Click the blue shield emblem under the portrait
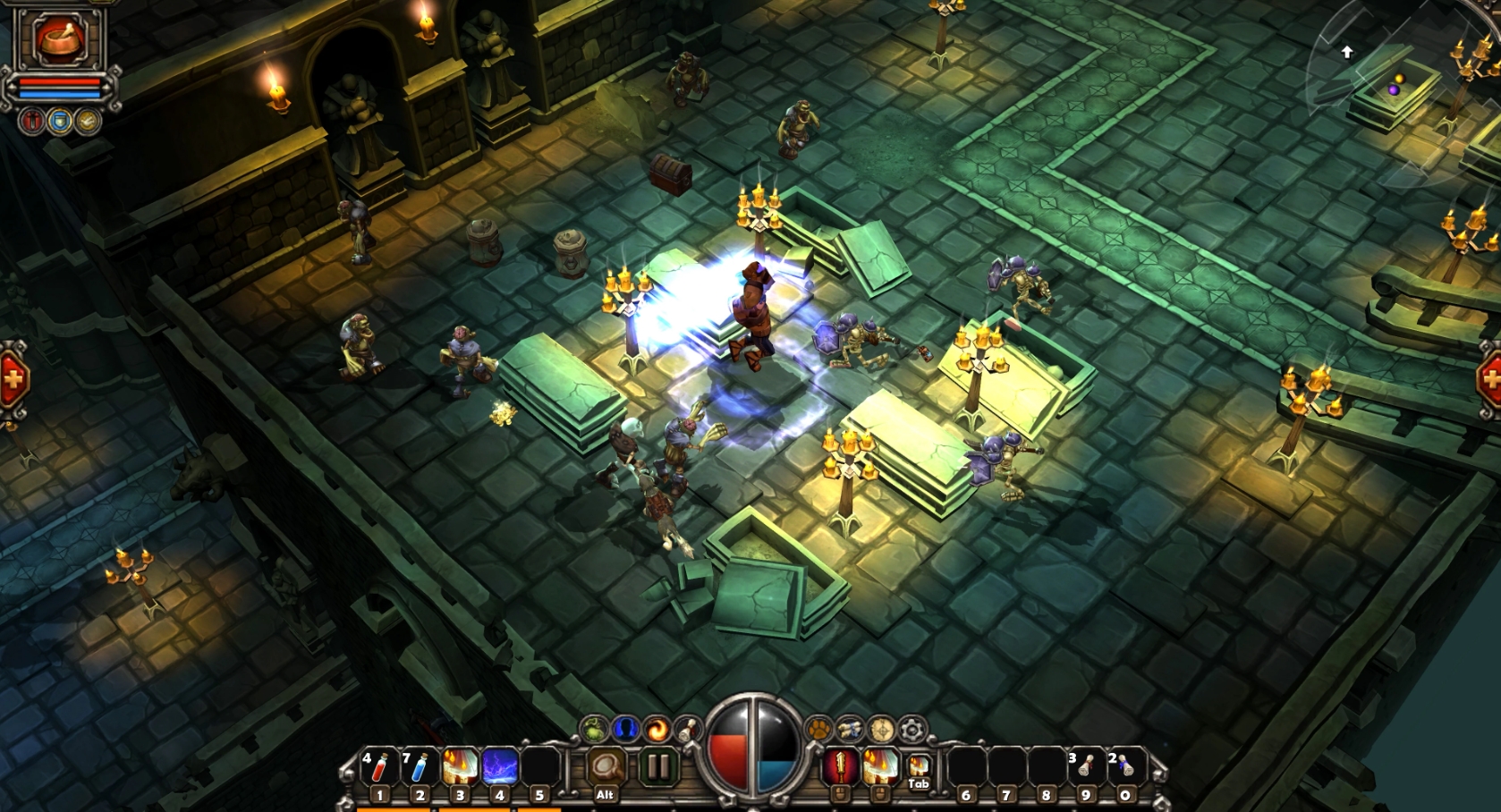 coord(59,121)
